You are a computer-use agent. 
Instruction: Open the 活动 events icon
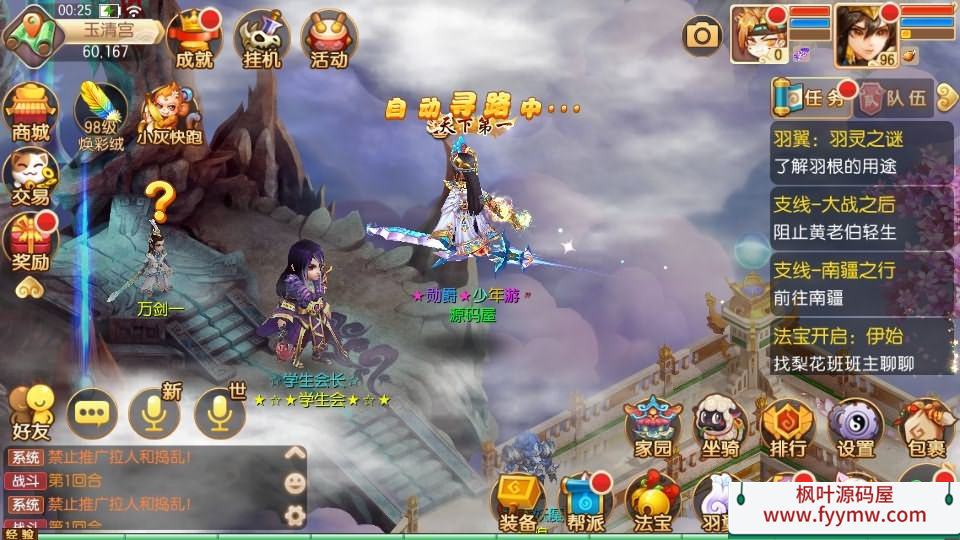(329, 38)
